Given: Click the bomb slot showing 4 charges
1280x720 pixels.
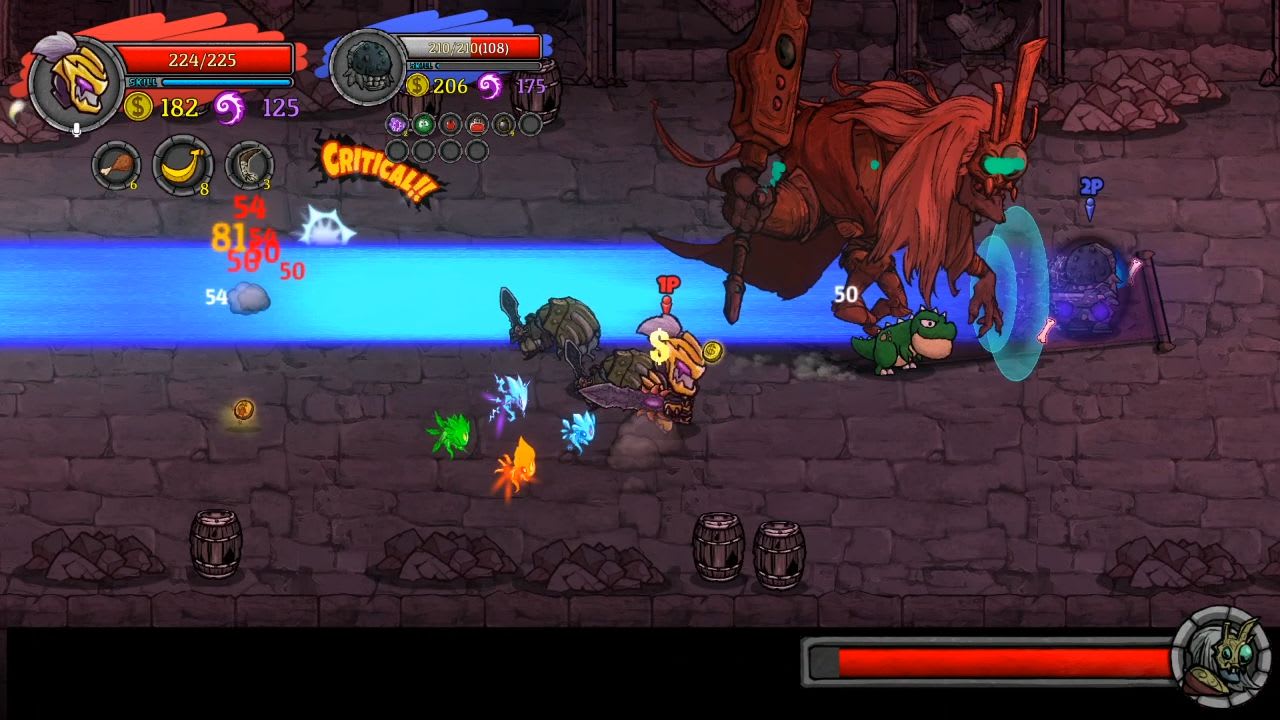Looking at the screenshot, I should click(x=504, y=124).
